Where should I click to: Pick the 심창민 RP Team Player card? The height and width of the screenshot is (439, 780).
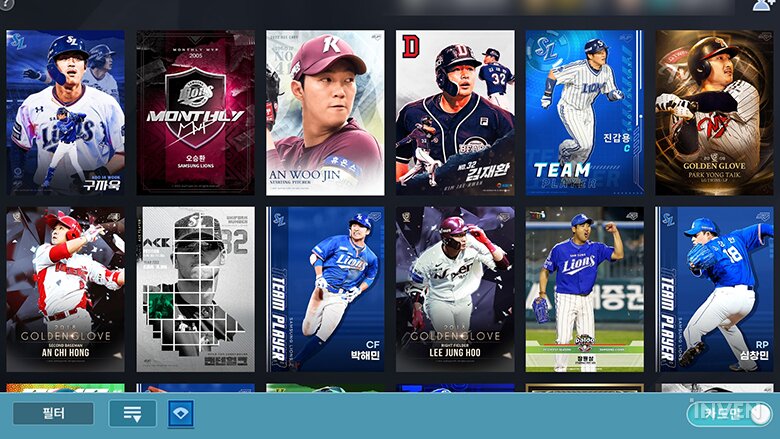click(x=714, y=289)
